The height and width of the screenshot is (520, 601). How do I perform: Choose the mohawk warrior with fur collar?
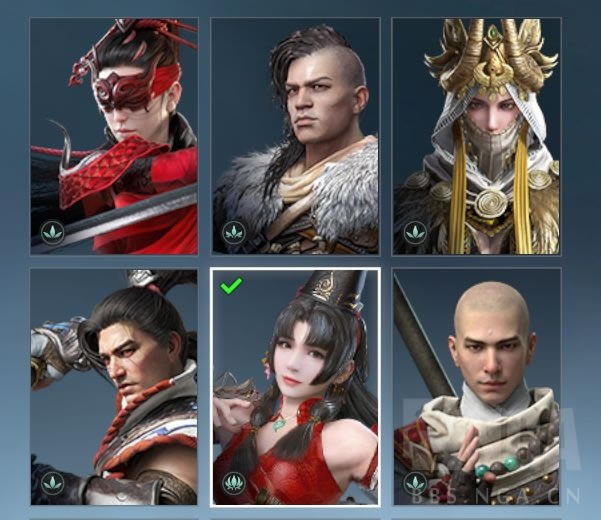[296, 136]
